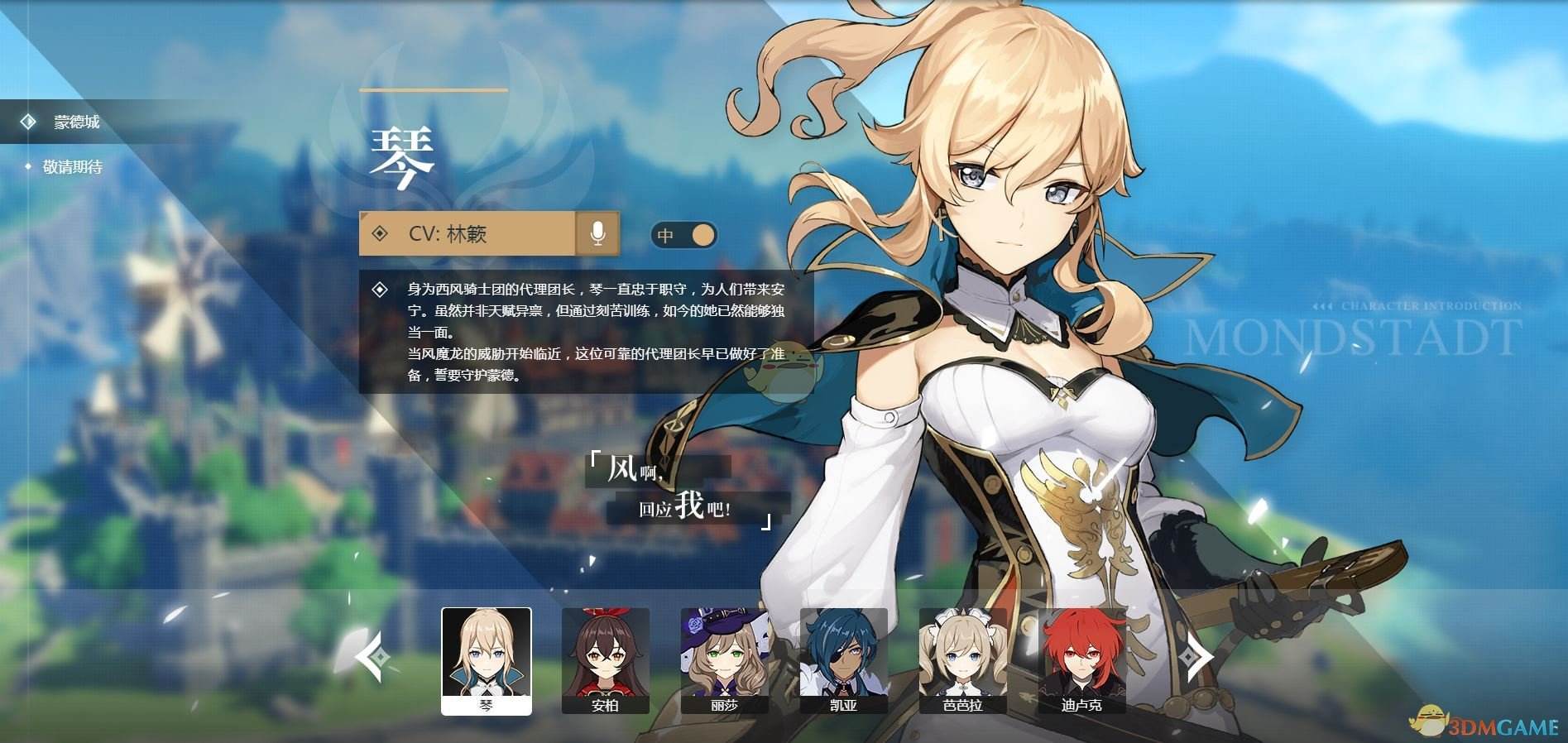View the 迪卢克 character portrait

tap(1082, 660)
